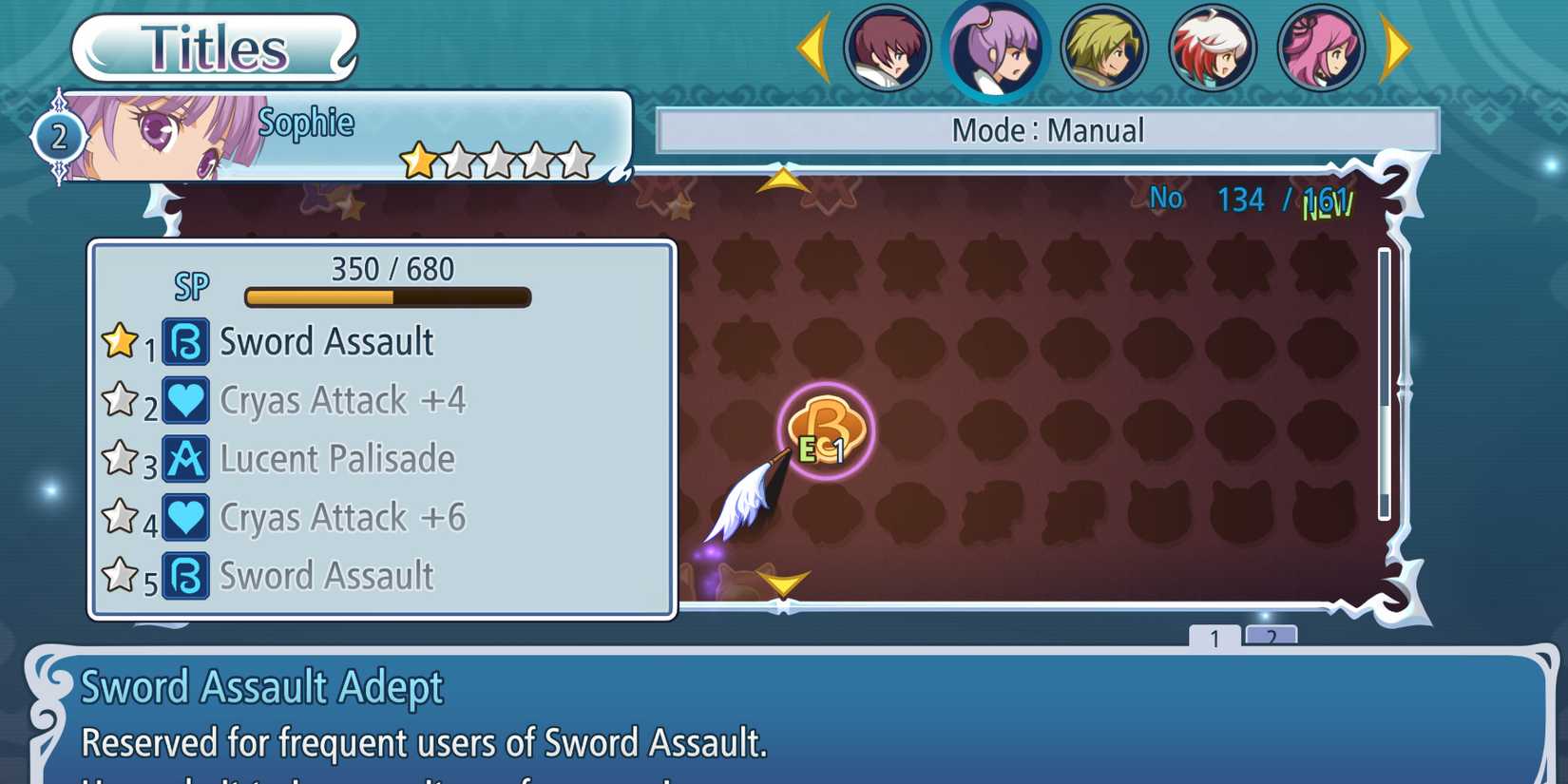Toggle the star next to Lucent Palisade
The image size is (1568, 784).
[x=122, y=454]
